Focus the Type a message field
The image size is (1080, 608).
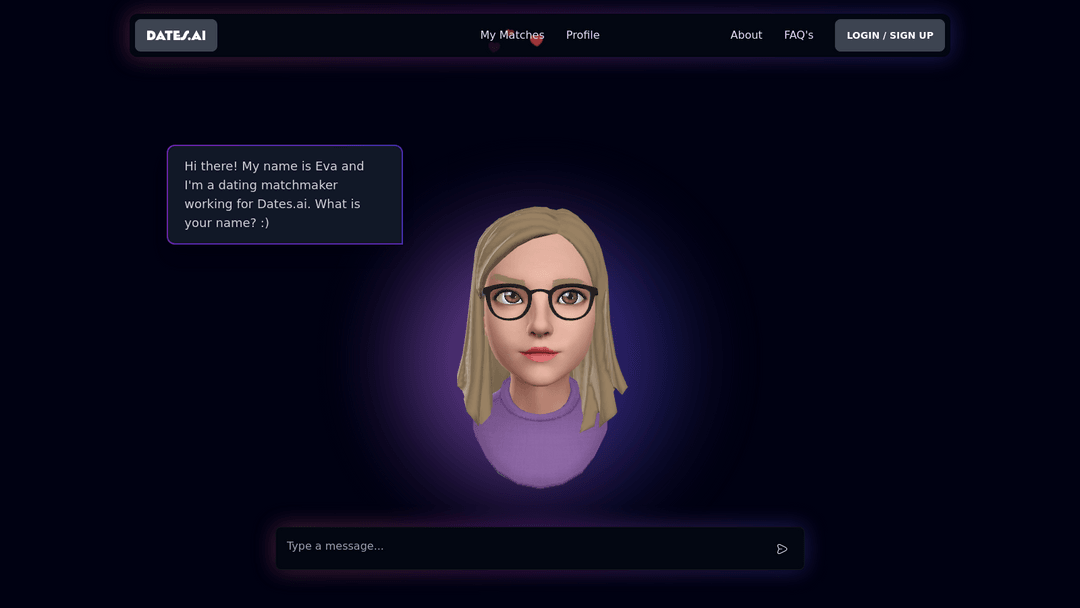click(x=520, y=547)
